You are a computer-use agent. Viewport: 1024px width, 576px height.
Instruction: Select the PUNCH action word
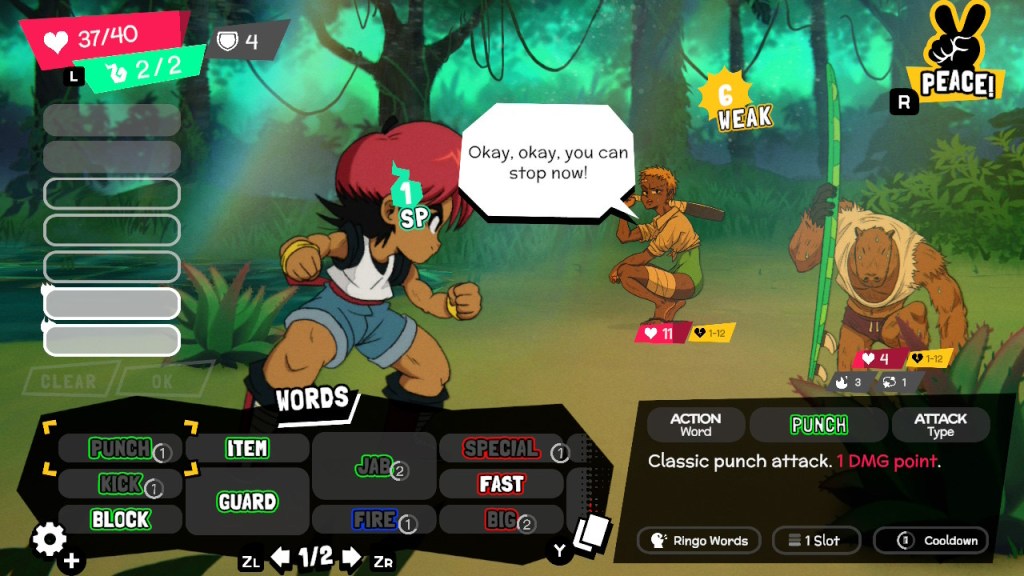pos(120,448)
